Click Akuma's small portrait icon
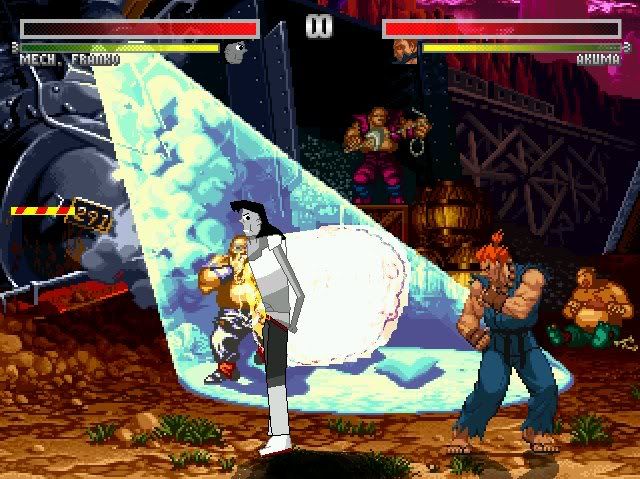 coord(404,50)
